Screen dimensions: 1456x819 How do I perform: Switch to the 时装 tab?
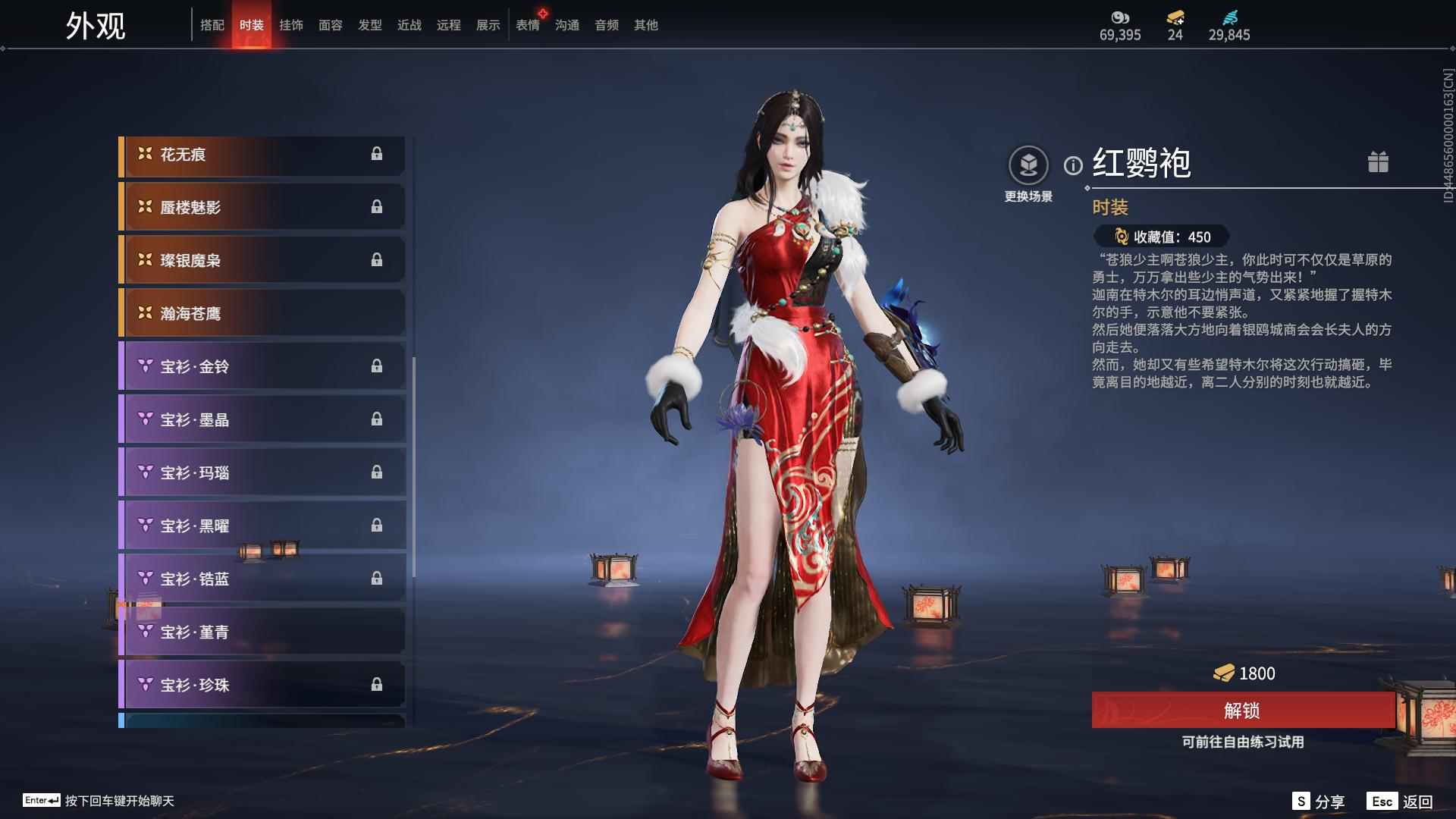tap(252, 25)
